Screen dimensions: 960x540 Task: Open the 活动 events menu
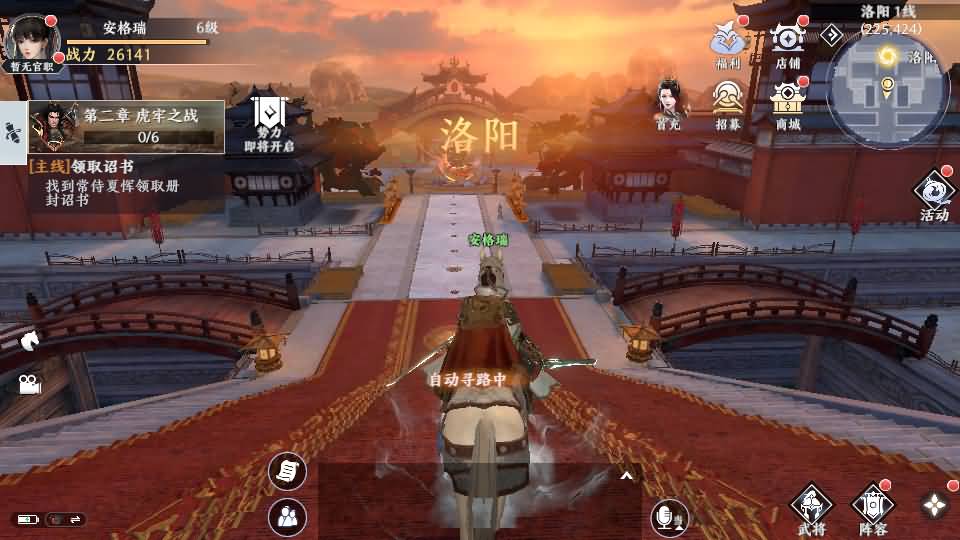coord(934,195)
